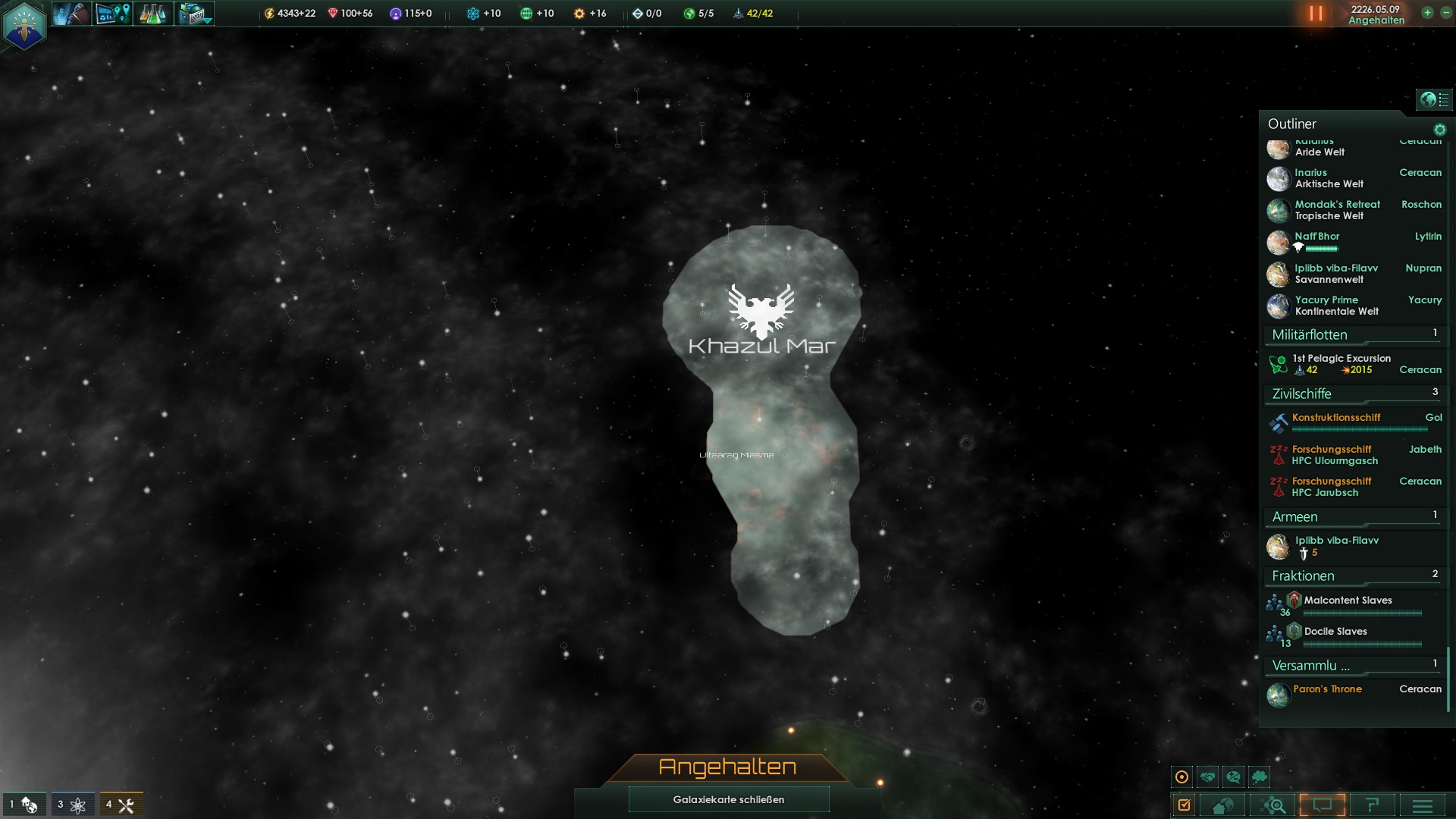Open Outliner settings gear
This screenshot has height=819, width=1456.
point(1439,130)
